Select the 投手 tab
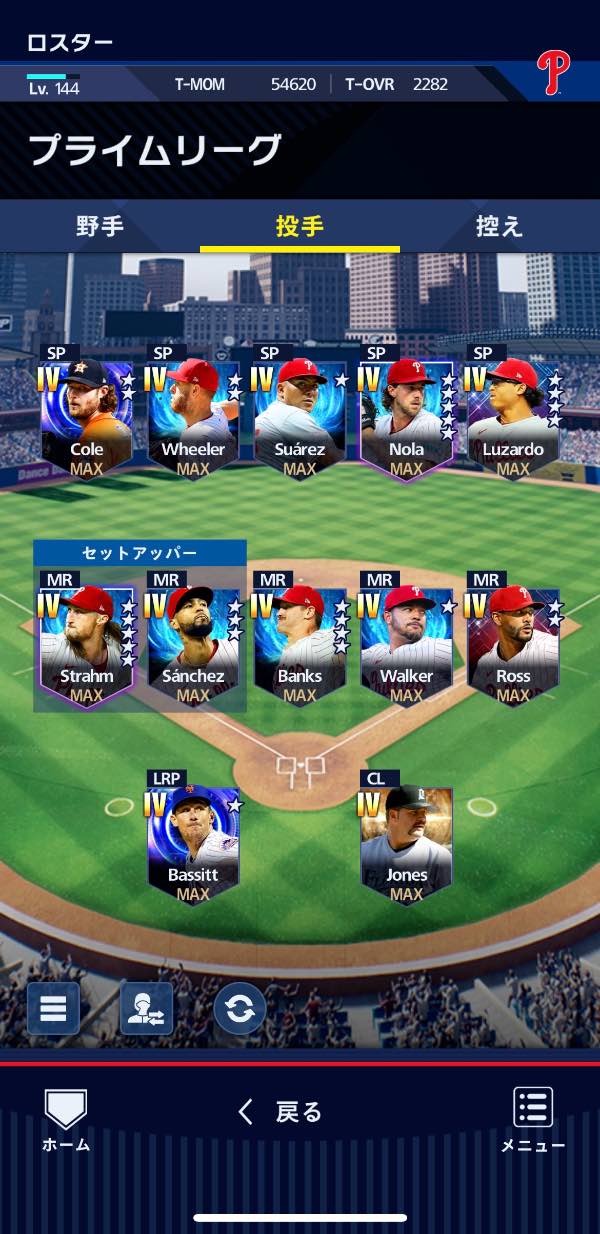The width and height of the screenshot is (600, 1234). point(300,226)
